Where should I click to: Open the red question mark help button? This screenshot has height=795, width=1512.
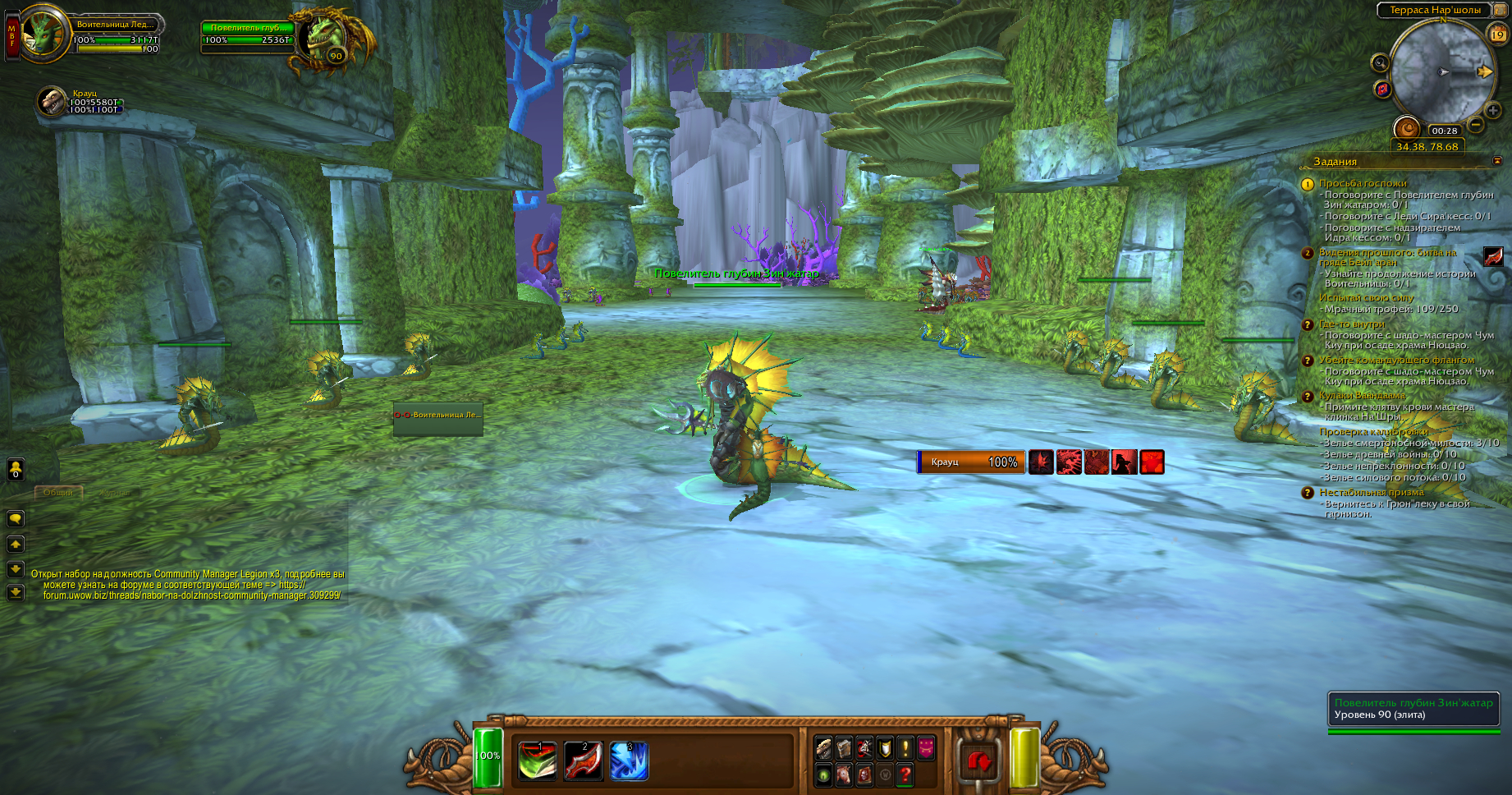pos(905,774)
